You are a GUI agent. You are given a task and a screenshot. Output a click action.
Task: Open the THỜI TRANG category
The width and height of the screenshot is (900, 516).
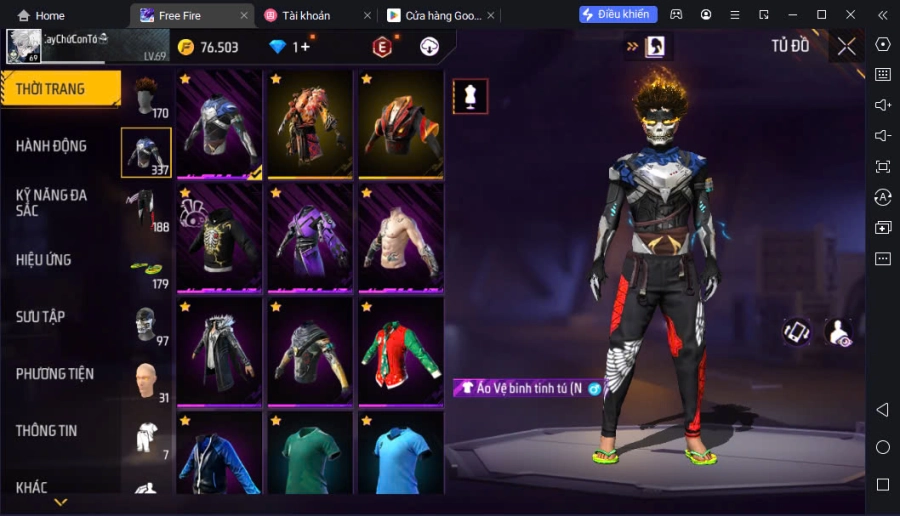(x=58, y=89)
